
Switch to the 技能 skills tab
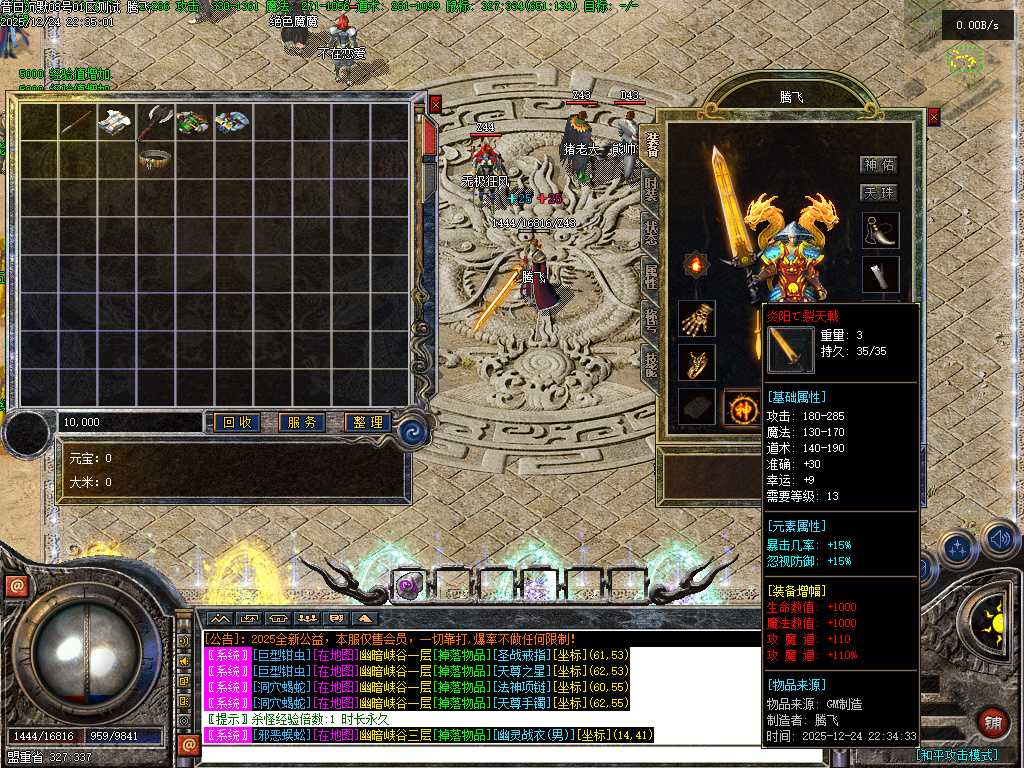pos(651,362)
